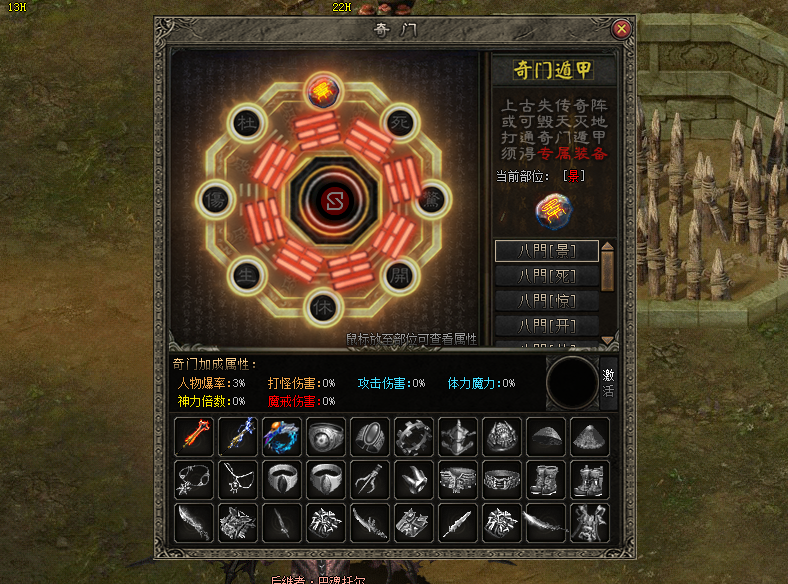
Task: Select the 休 gate node
Action: pyautogui.click(x=322, y=306)
